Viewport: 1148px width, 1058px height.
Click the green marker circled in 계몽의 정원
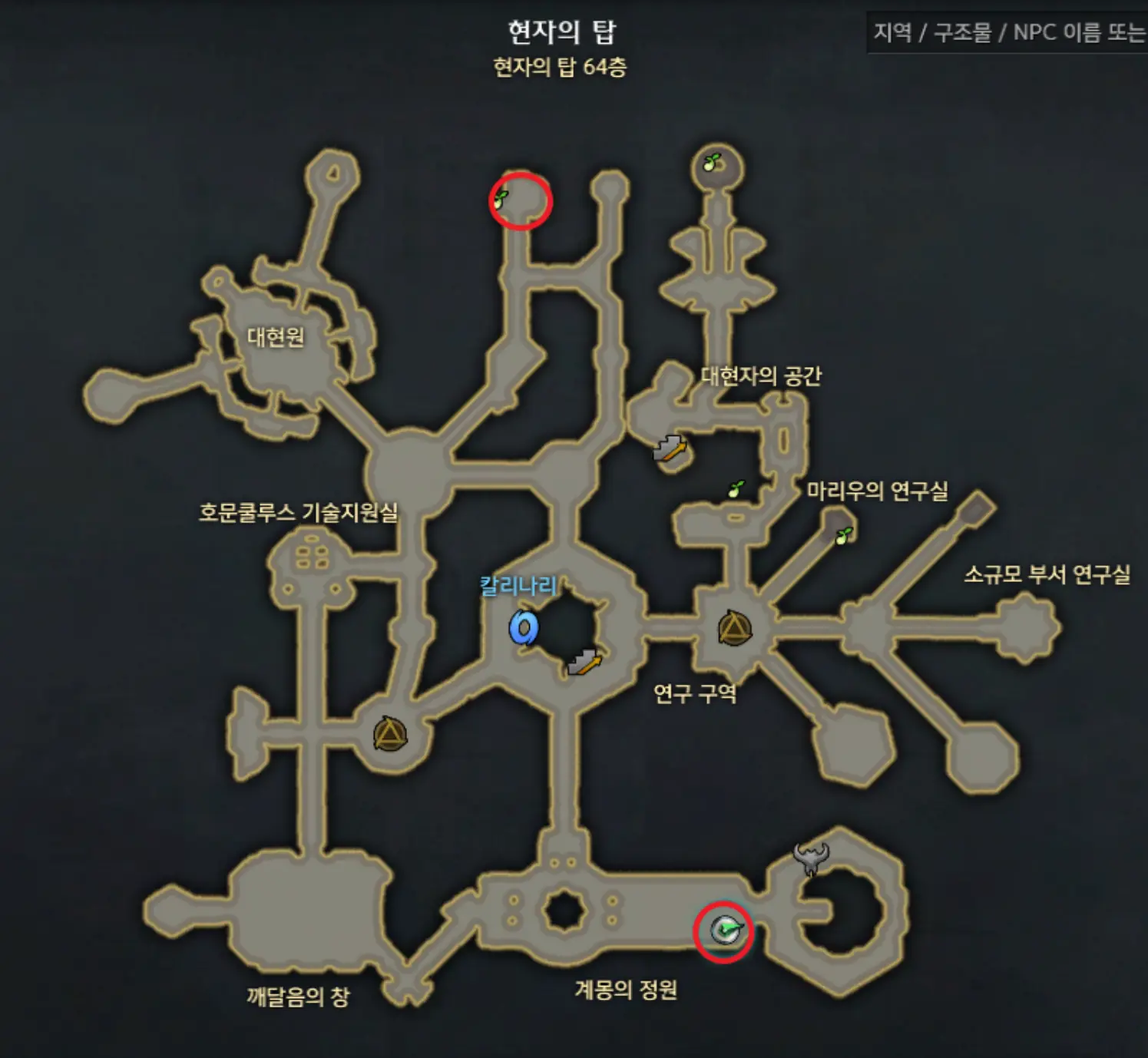tap(725, 929)
